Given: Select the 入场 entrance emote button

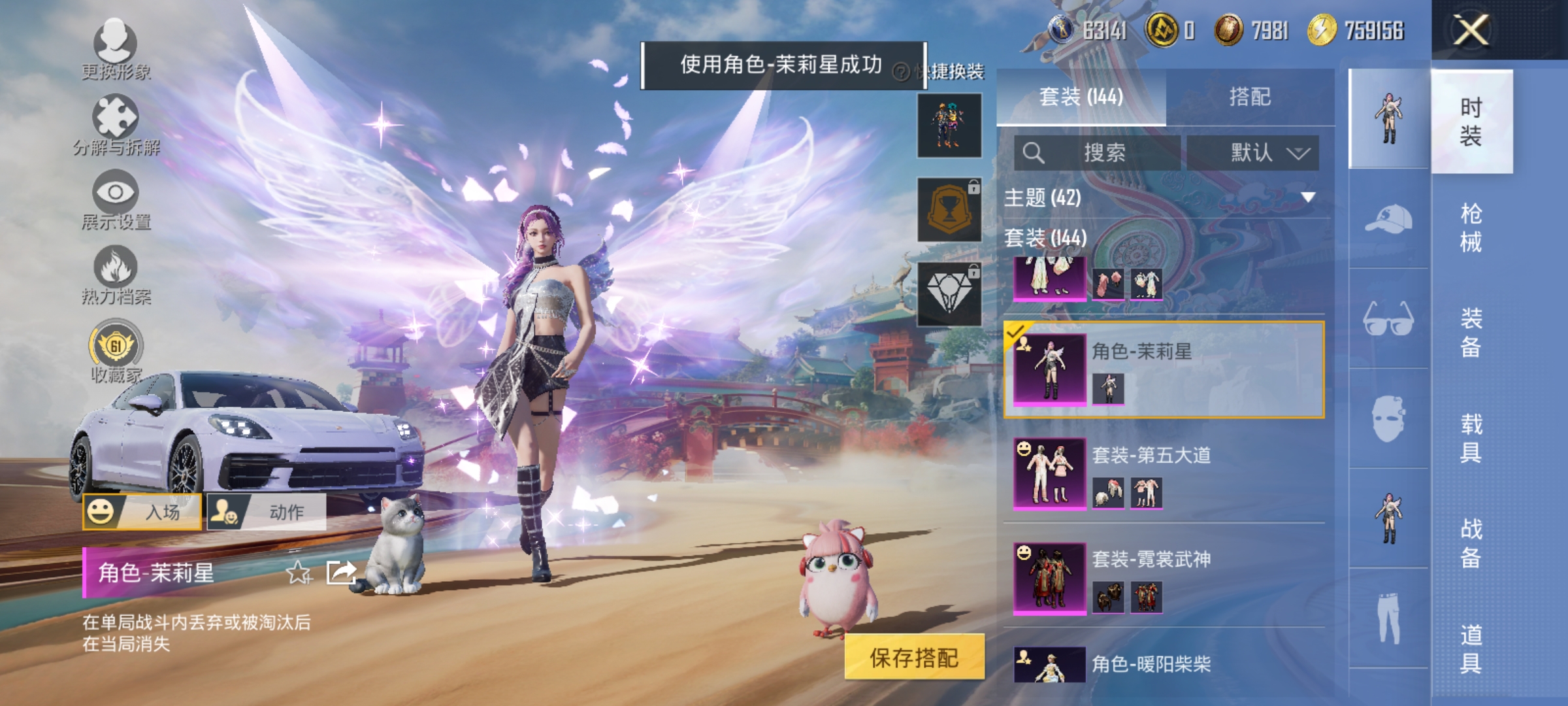Looking at the screenshot, I should coord(142,512).
